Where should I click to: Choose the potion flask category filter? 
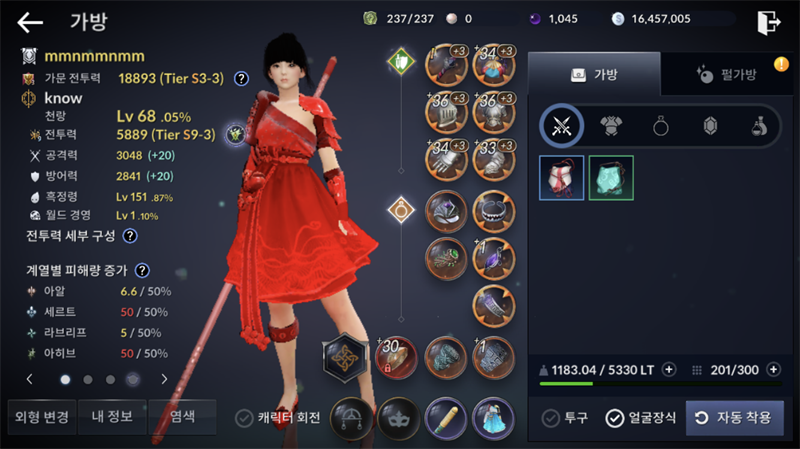[x=760, y=126]
